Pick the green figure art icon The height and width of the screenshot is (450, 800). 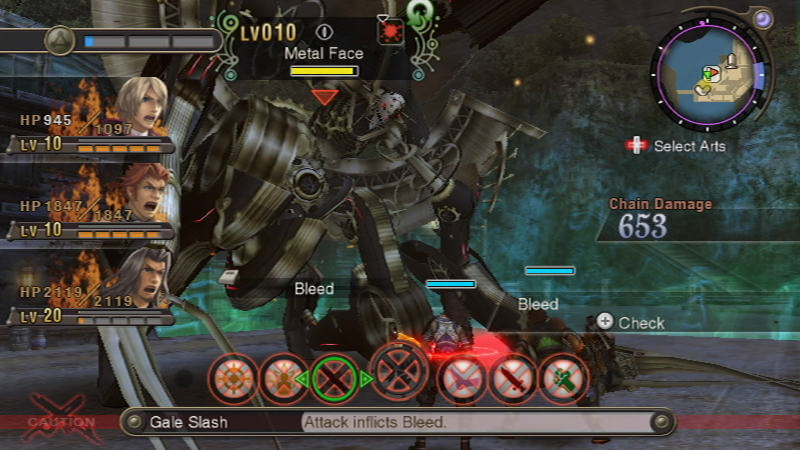tap(563, 380)
